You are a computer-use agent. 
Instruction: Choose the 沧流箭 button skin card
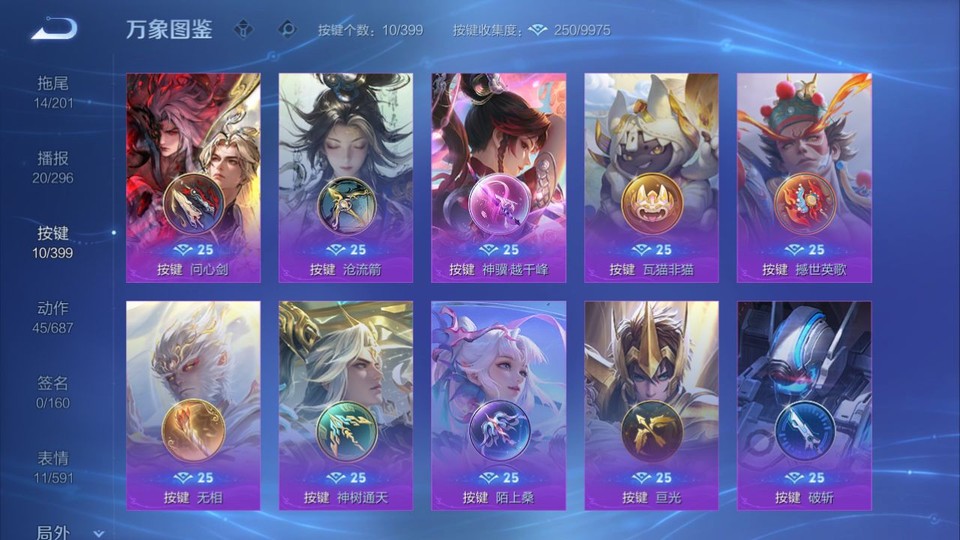[346, 178]
